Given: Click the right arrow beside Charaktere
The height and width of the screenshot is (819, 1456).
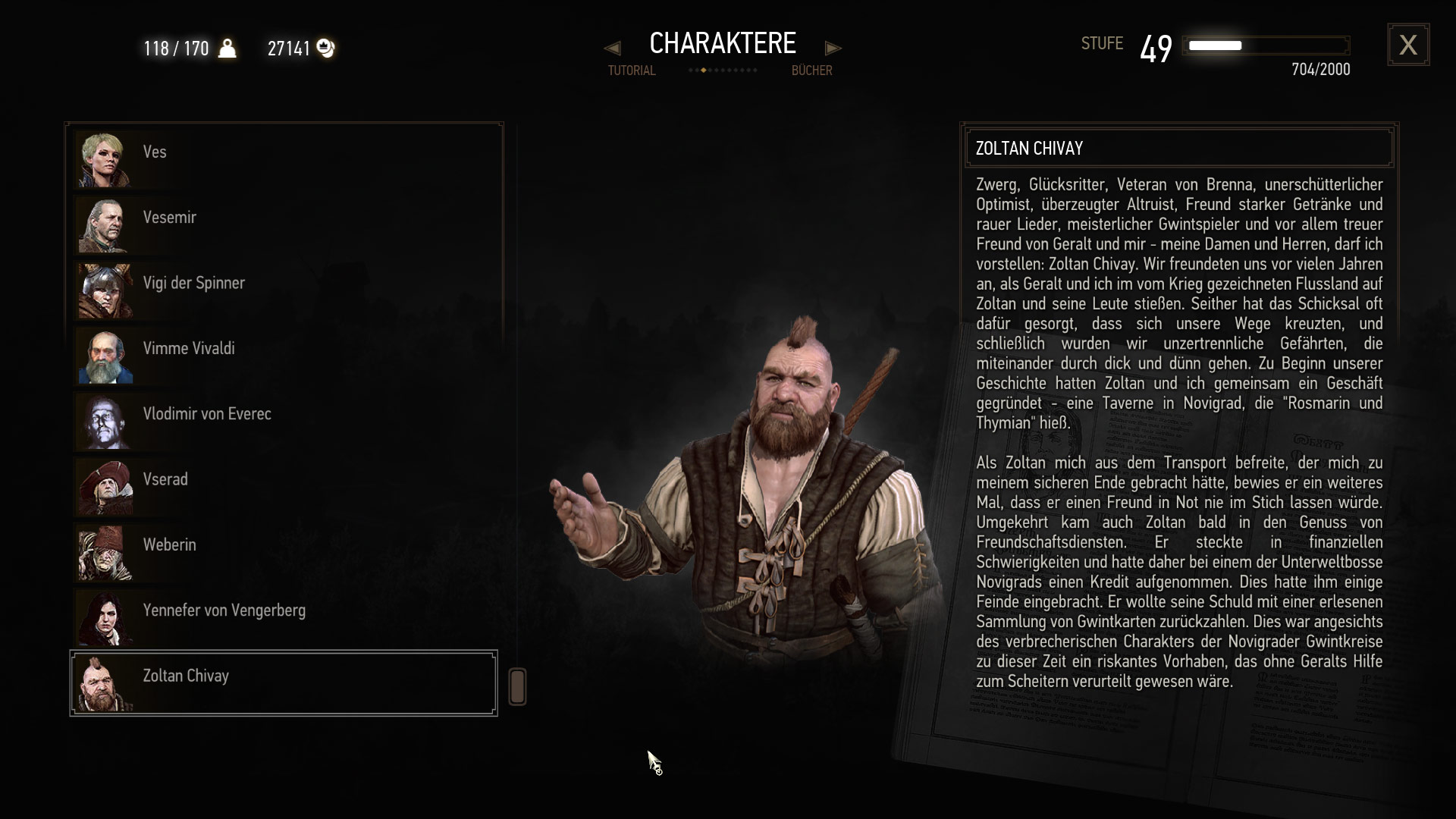Looking at the screenshot, I should click(x=833, y=49).
